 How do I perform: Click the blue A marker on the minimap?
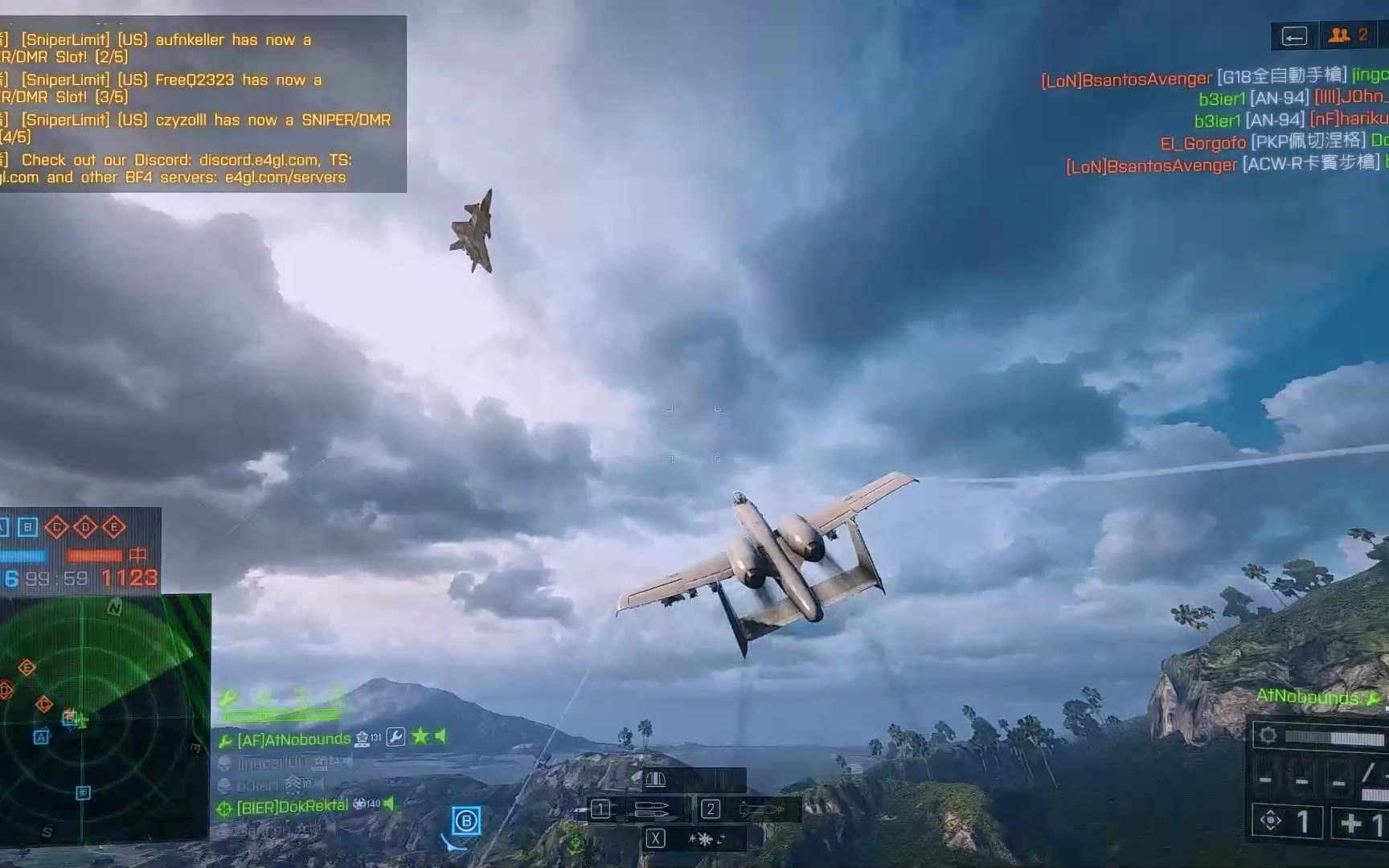click(41, 736)
